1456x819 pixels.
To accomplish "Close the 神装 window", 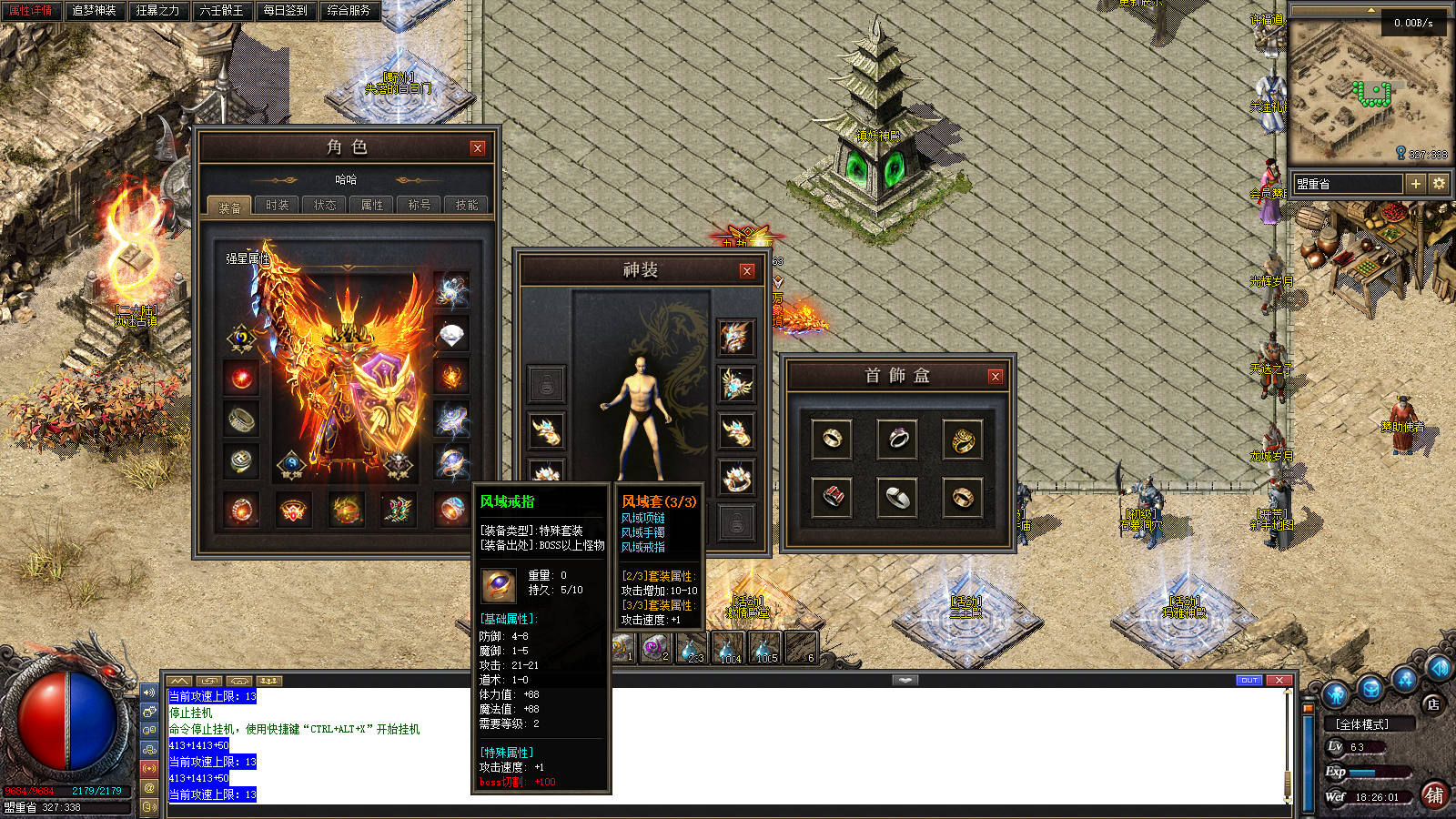I will [747, 271].
